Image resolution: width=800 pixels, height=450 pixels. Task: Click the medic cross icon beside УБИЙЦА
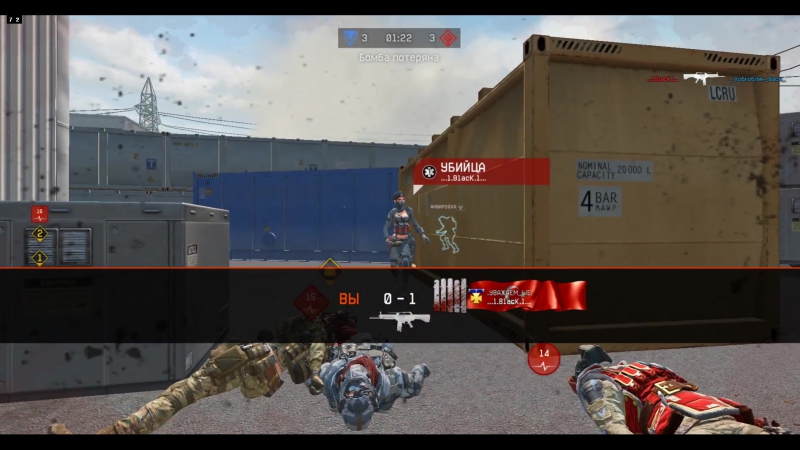point(429,171)
